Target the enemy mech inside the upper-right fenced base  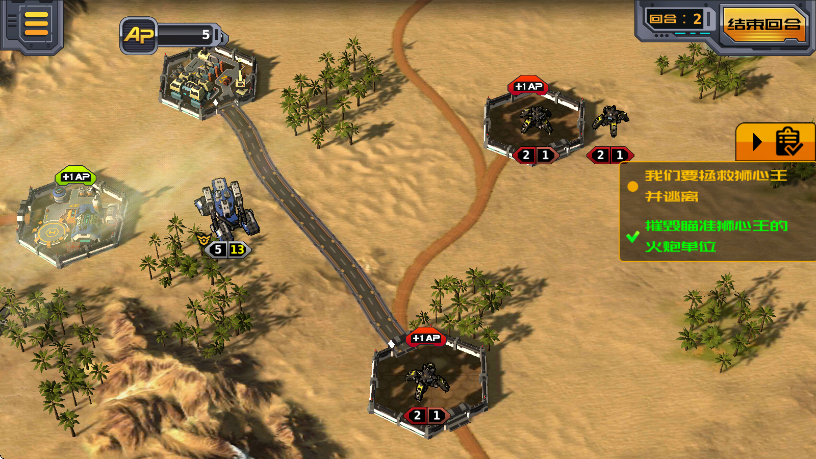[x=535, y=120]
